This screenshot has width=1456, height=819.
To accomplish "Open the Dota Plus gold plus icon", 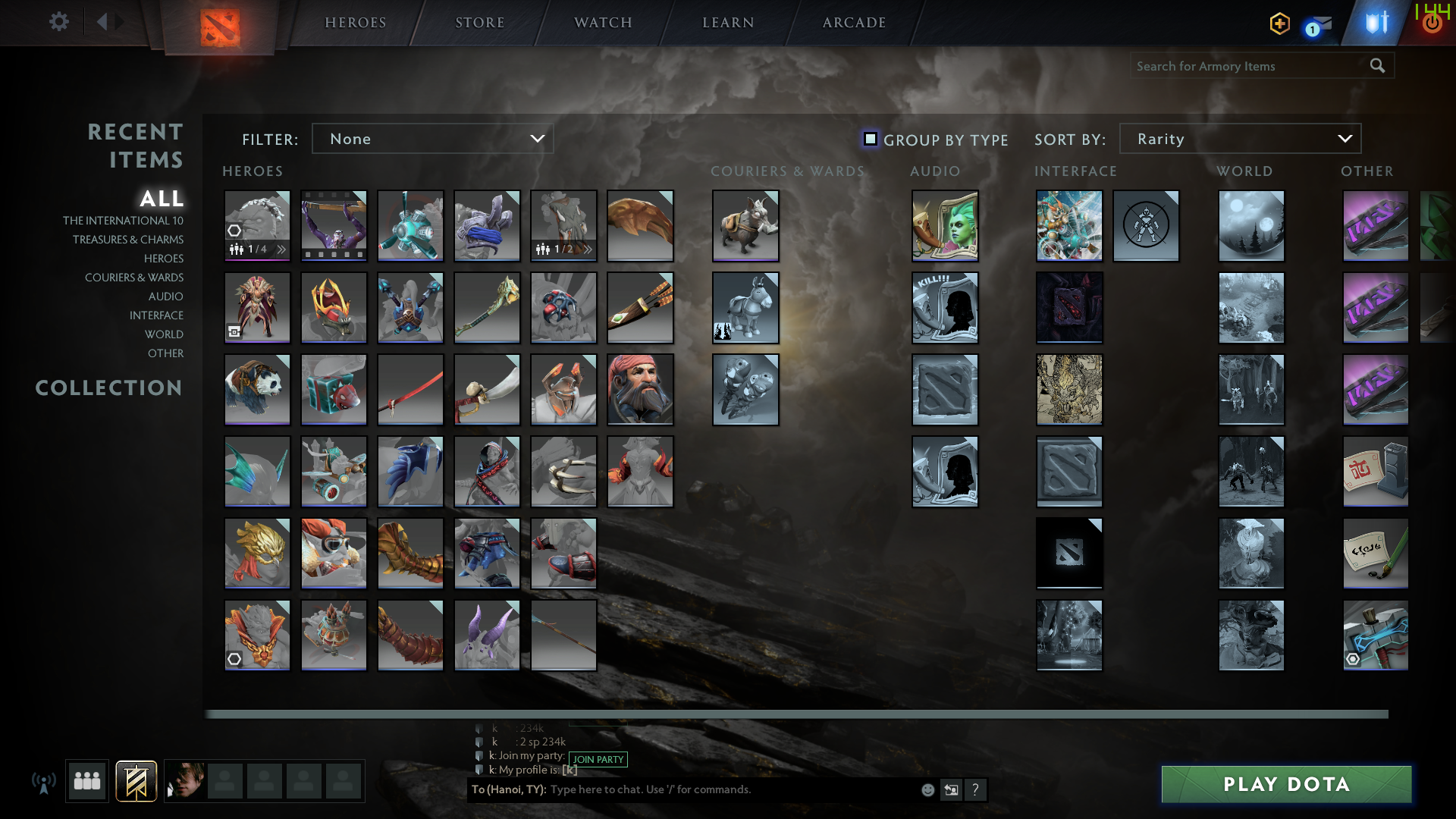I will [x=1279, y=24].
